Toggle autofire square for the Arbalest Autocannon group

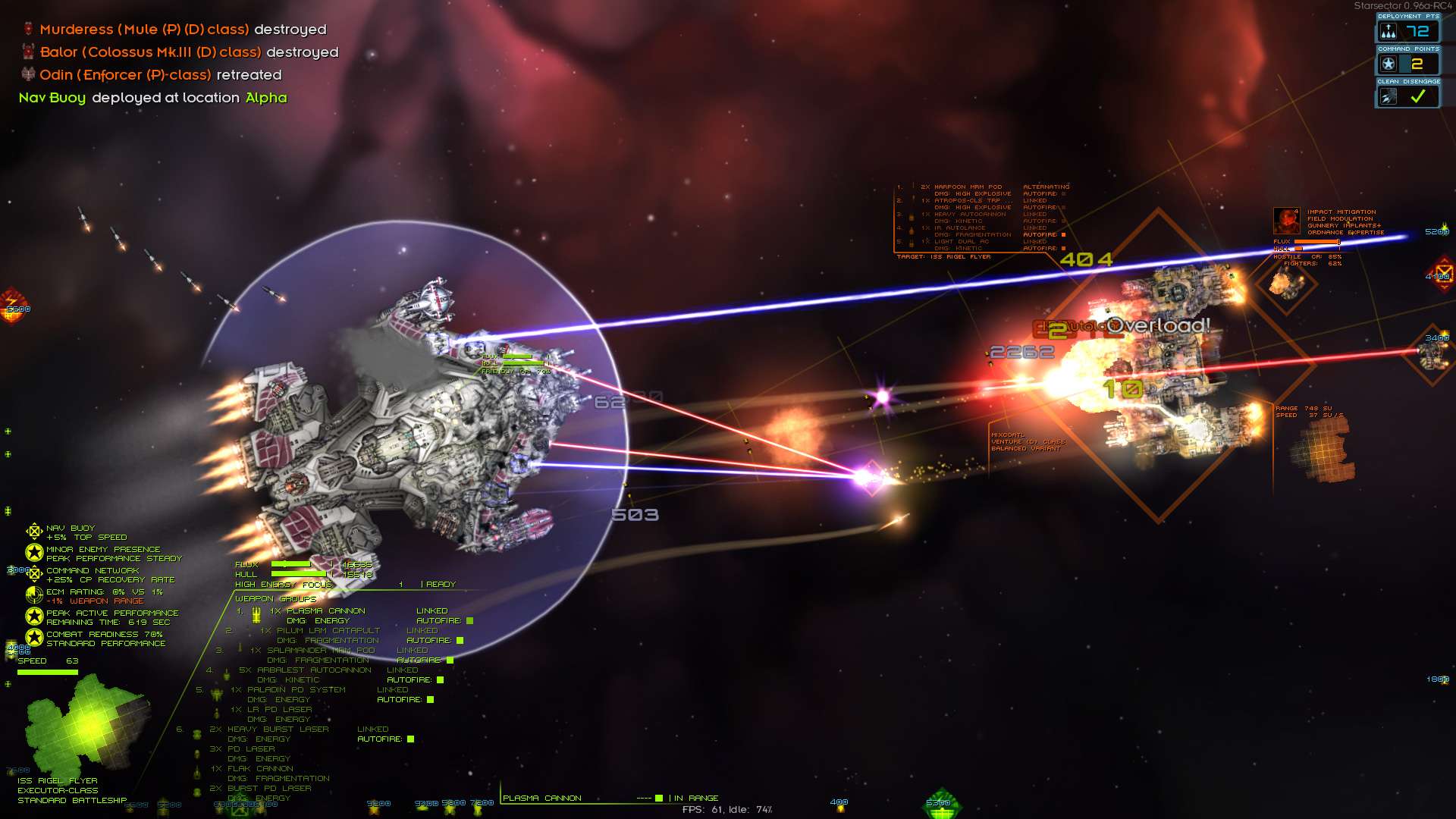point(440,680)
